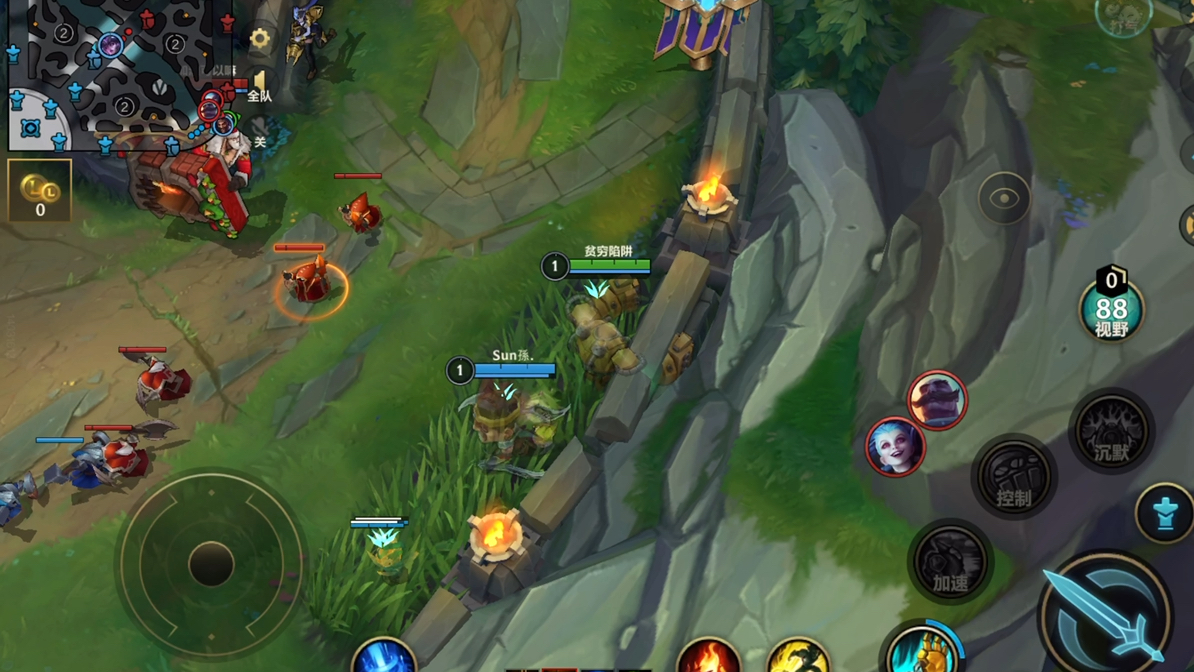
Task: Activate the 沉默 silence ability
Action: point(1111,432)
